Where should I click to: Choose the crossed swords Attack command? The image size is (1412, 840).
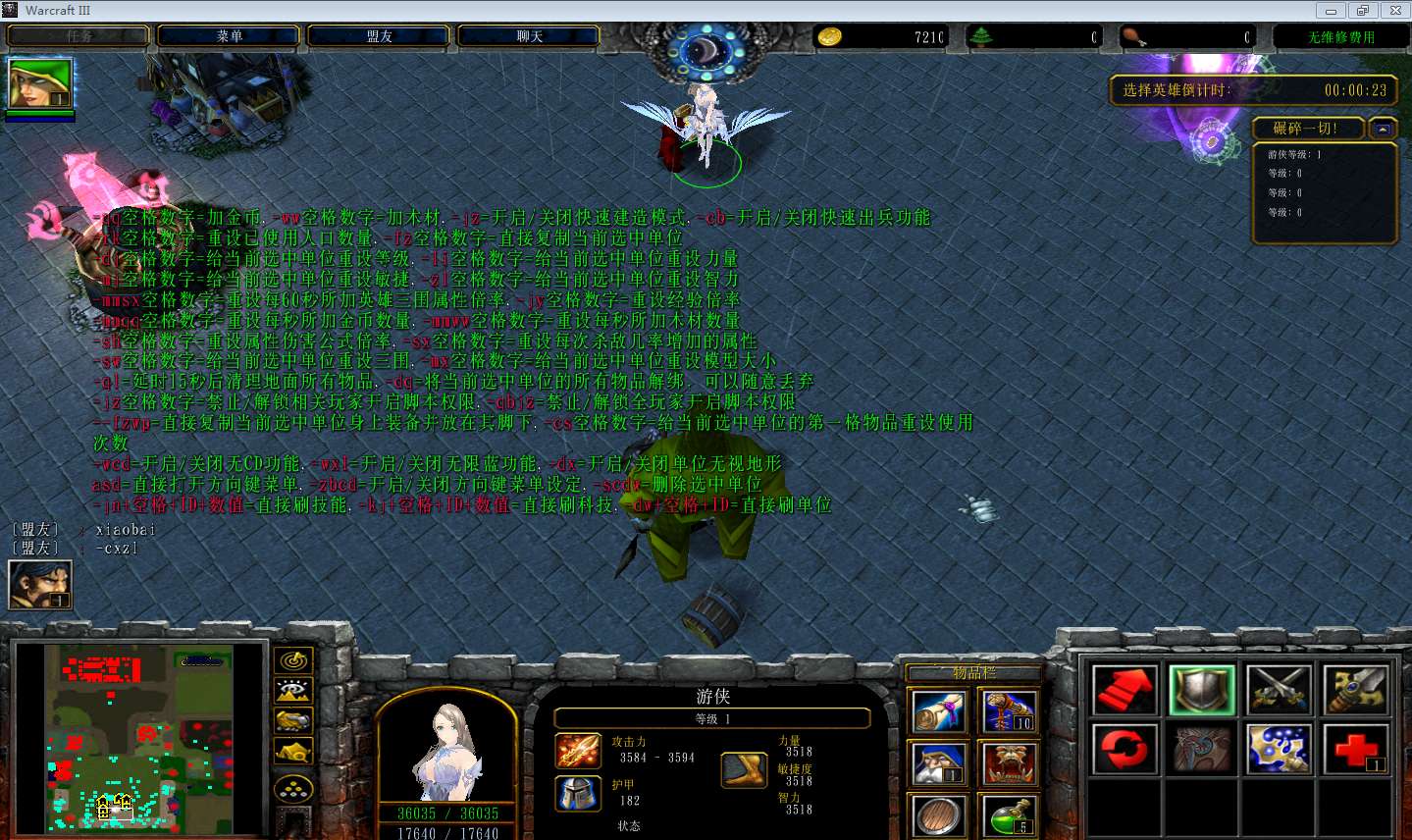(1280, 690)
